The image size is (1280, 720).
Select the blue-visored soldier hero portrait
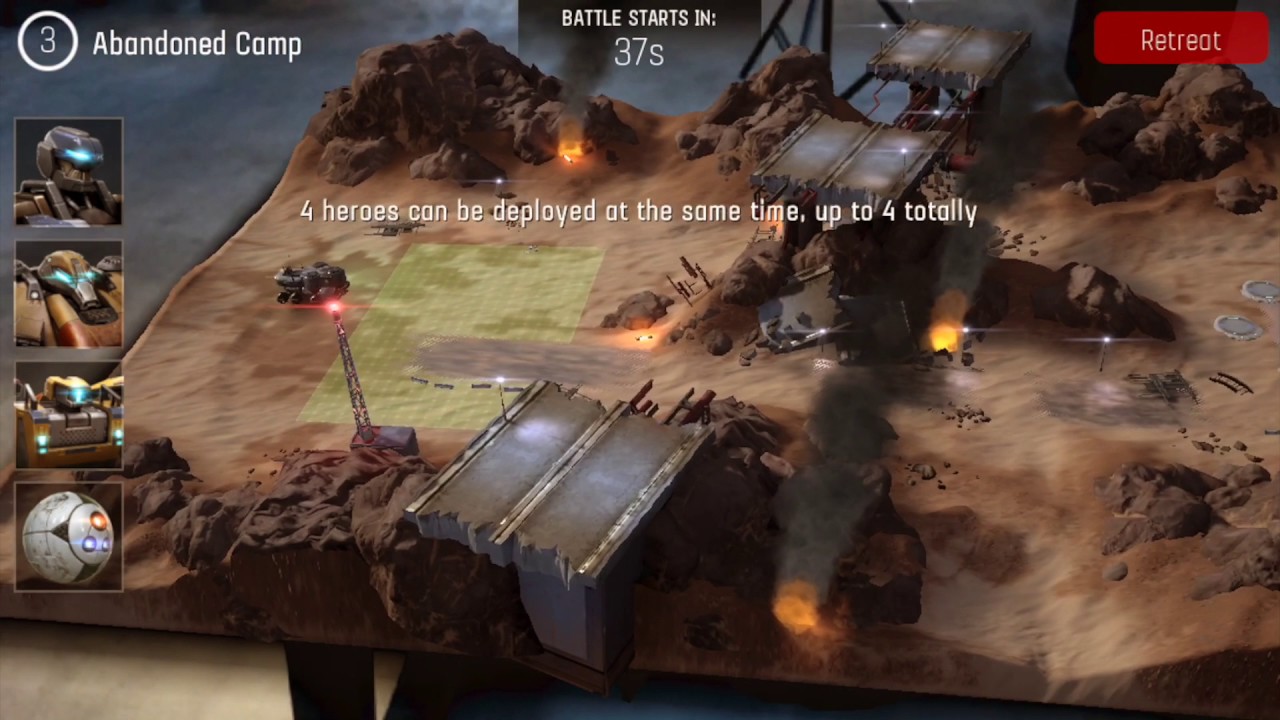click(68, 170)
